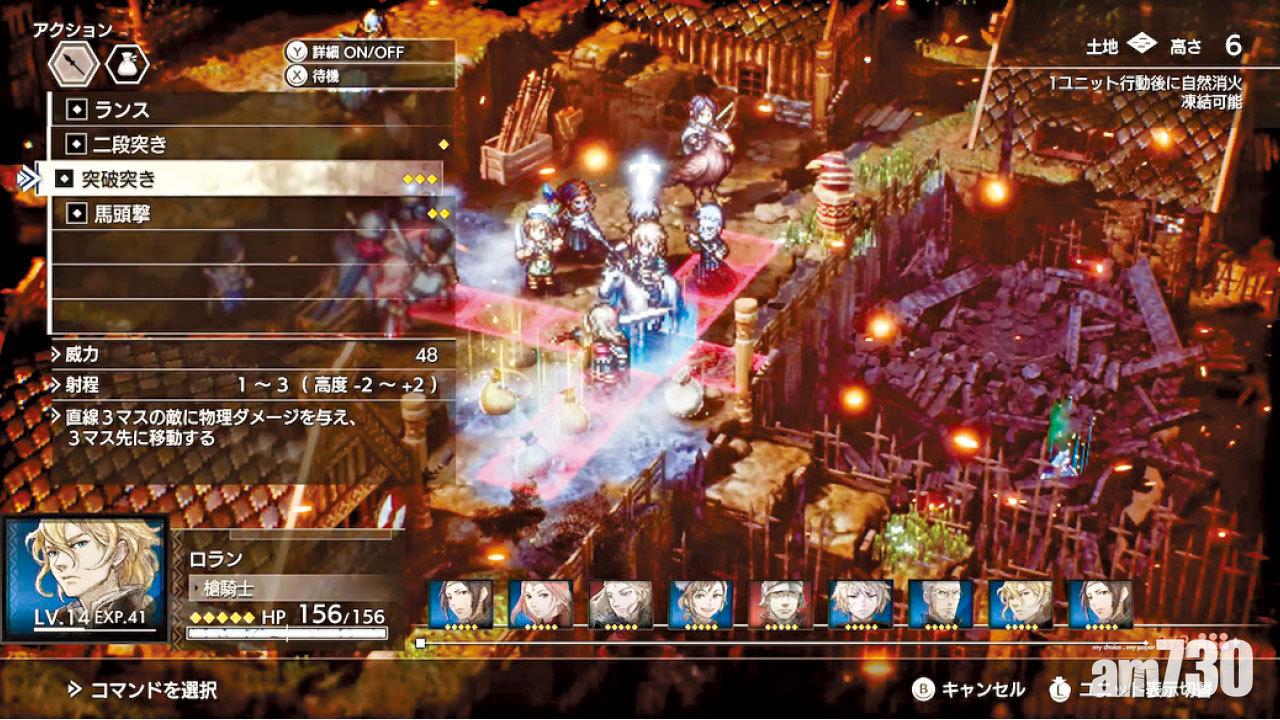
Task: Switch to the weapon skills hexagon tab
Action: tap(75, 65)
